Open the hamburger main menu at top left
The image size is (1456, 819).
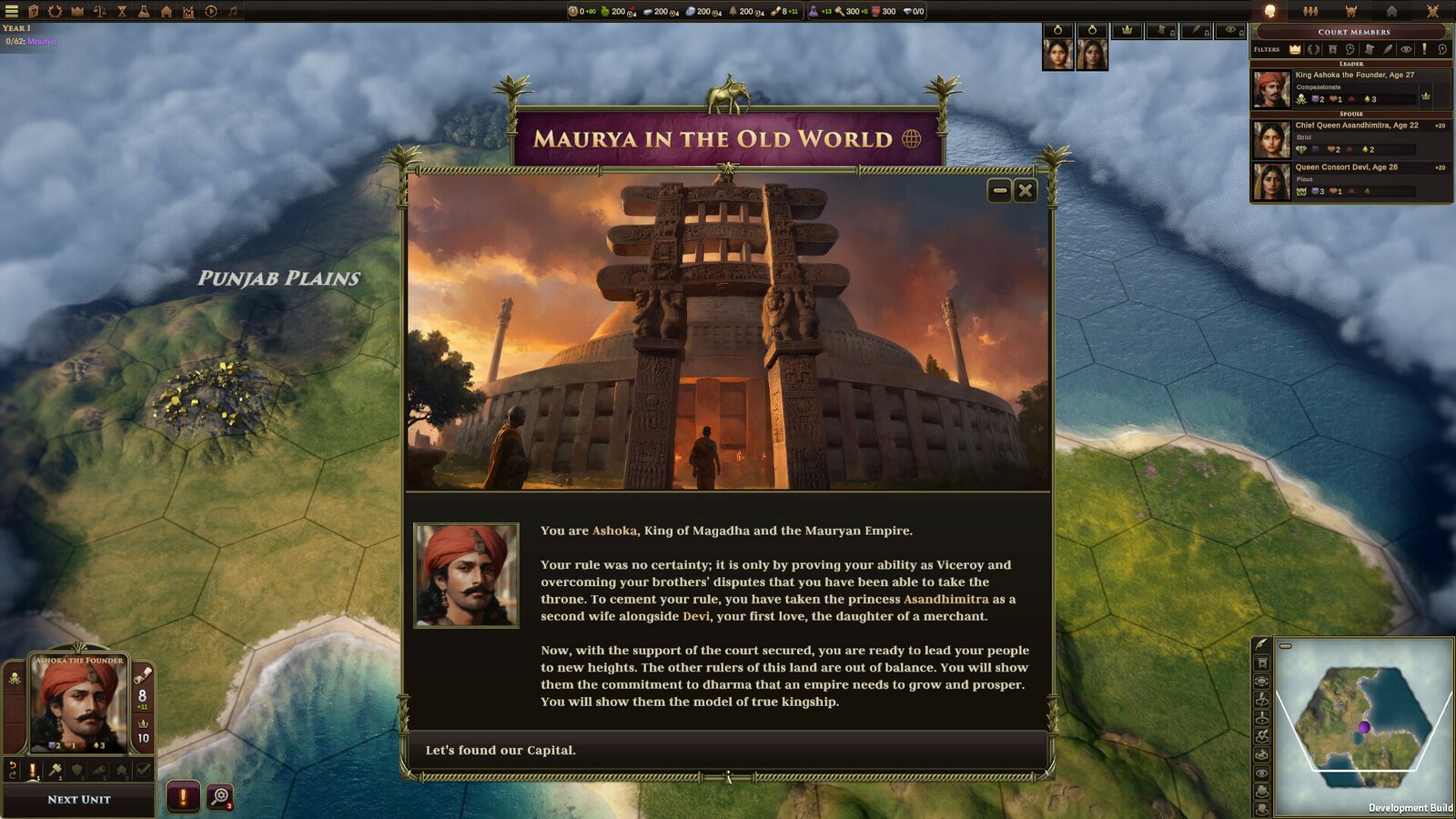pyautogui.click(x=11, y=12)
